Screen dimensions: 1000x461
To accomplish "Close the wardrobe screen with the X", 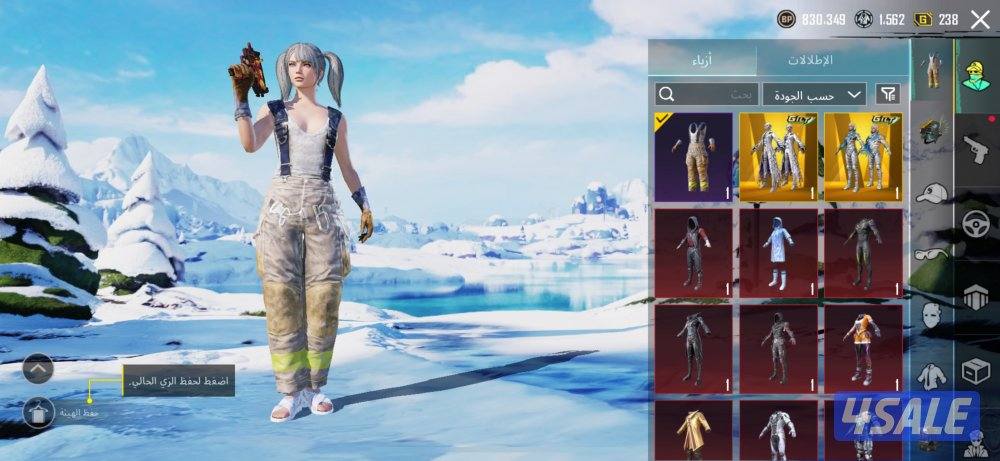I will tap(980, 19).
